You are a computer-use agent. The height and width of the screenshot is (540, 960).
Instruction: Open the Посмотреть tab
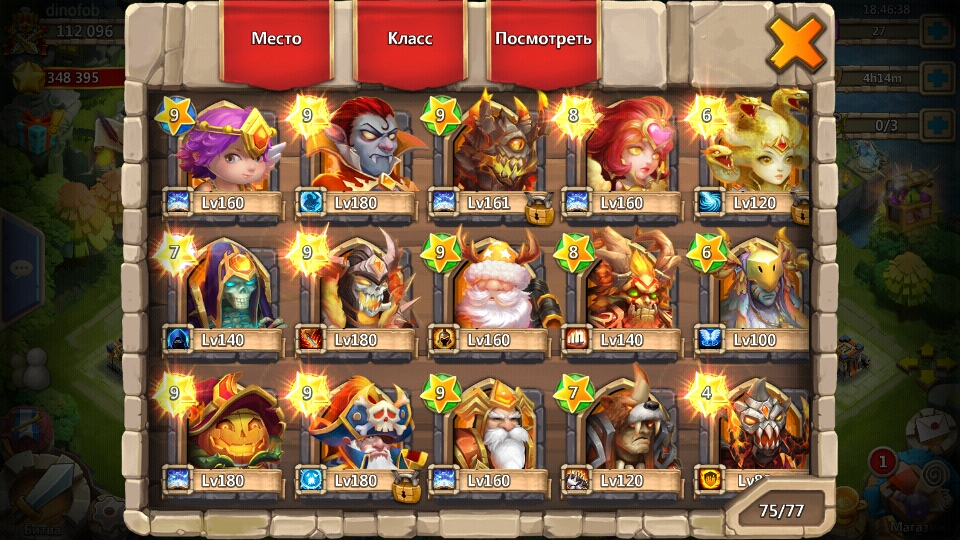point(543,40)
